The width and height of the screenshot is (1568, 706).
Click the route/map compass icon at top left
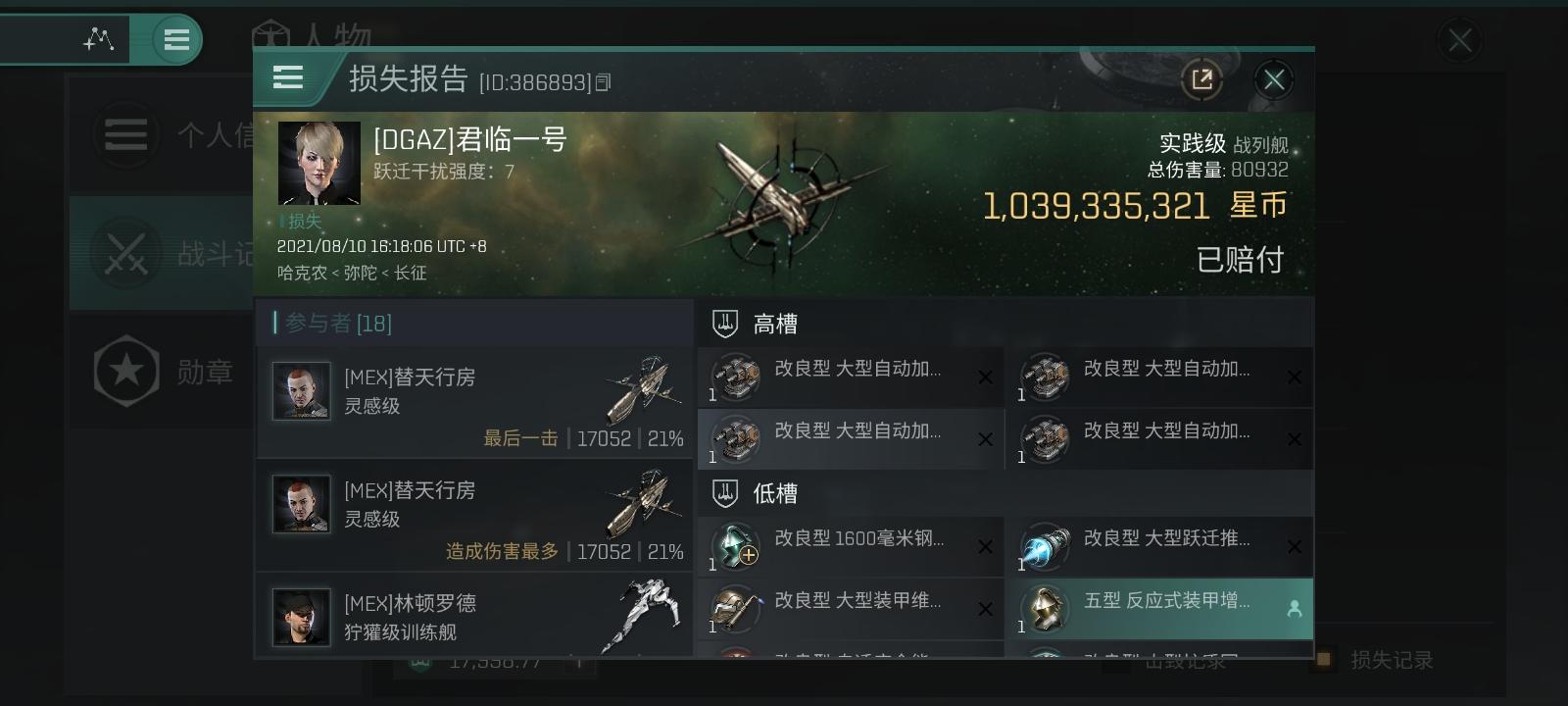click(x=98, y=39)
